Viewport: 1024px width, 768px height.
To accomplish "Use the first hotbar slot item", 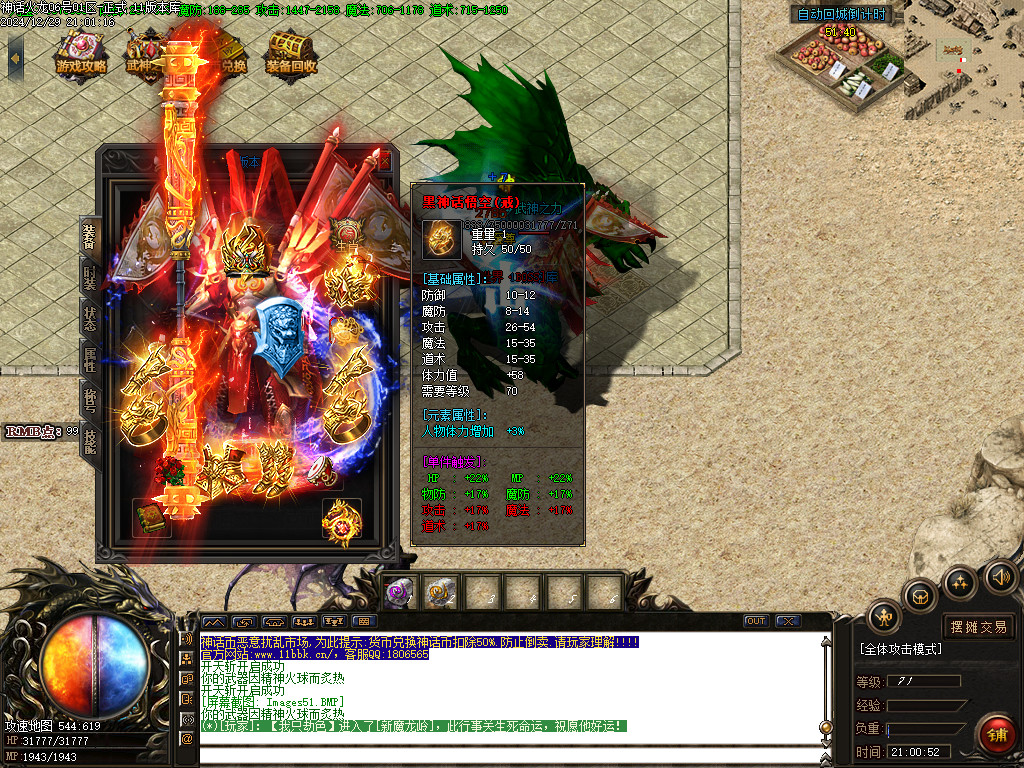I will 399,592.
